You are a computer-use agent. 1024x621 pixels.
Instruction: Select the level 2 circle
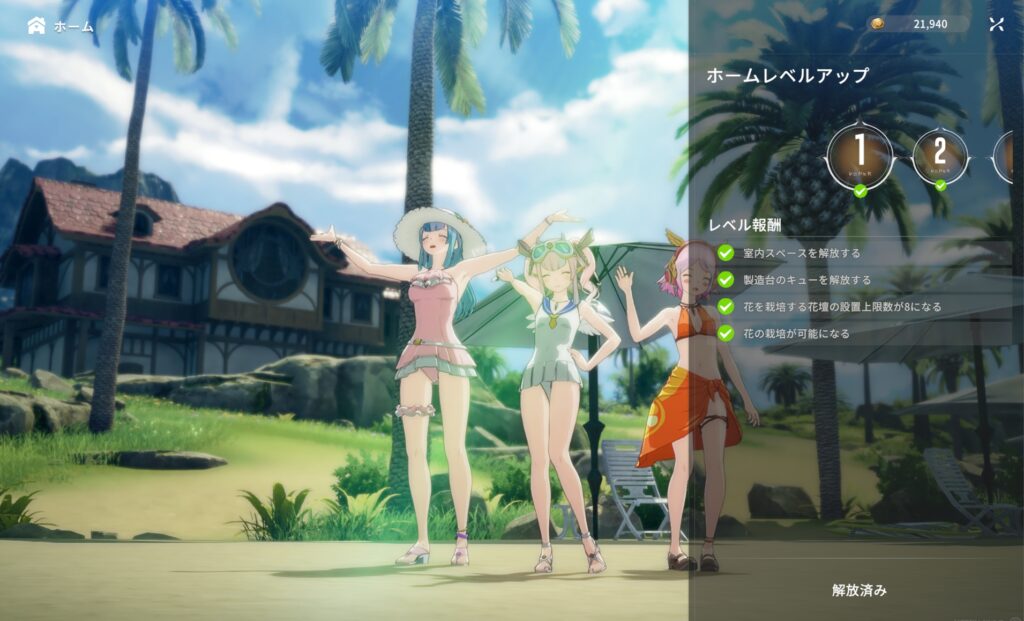tap(940, 155)
